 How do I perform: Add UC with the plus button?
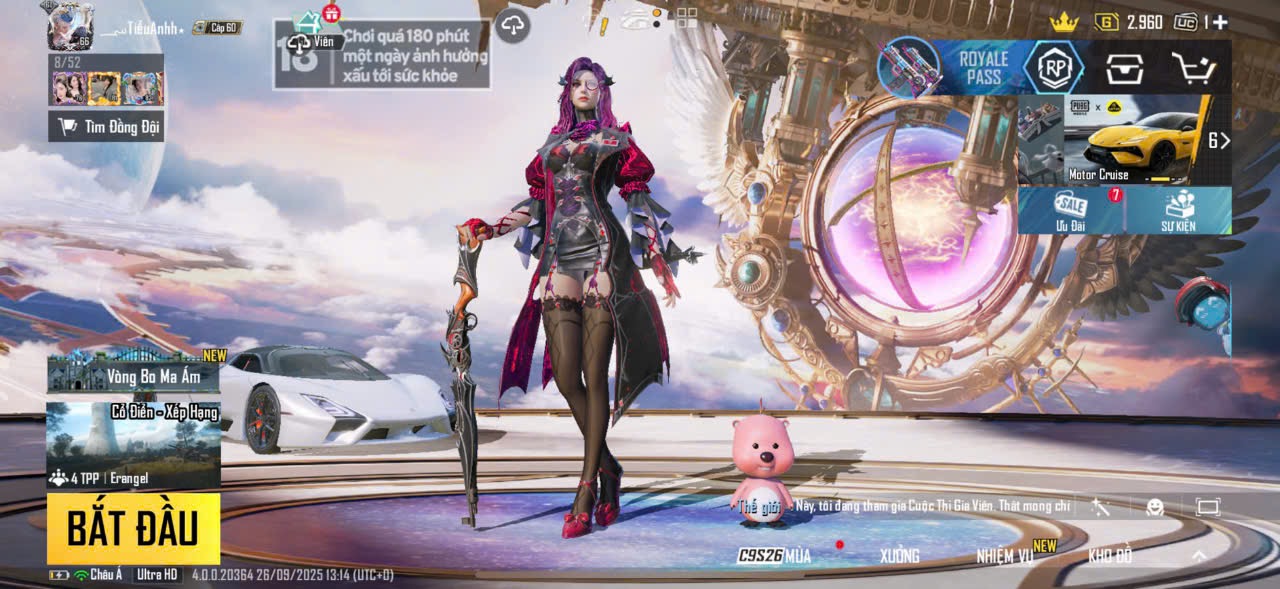pyautogui.click(x=1221, y=22)
